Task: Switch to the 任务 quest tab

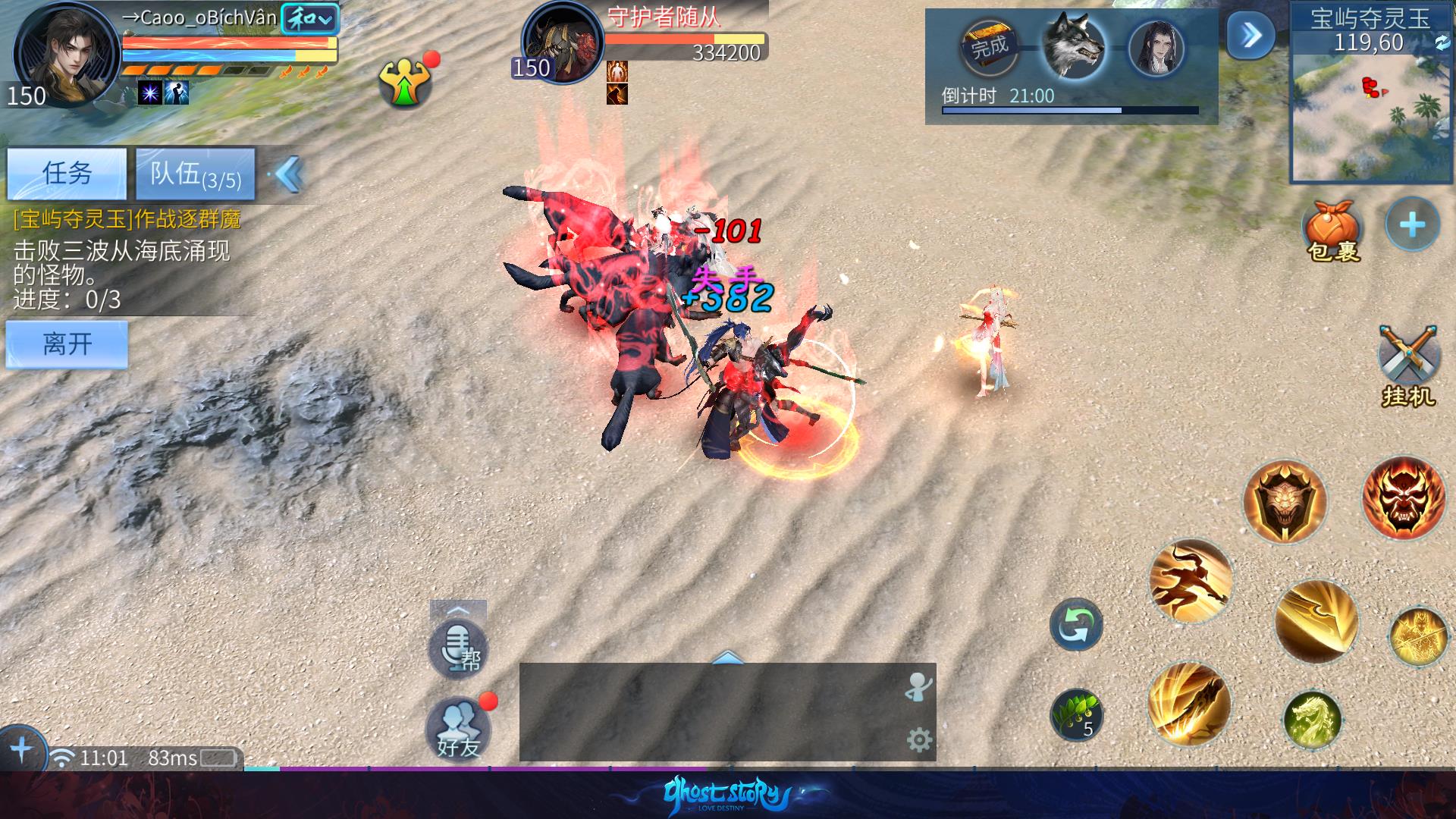Action: 67,174
